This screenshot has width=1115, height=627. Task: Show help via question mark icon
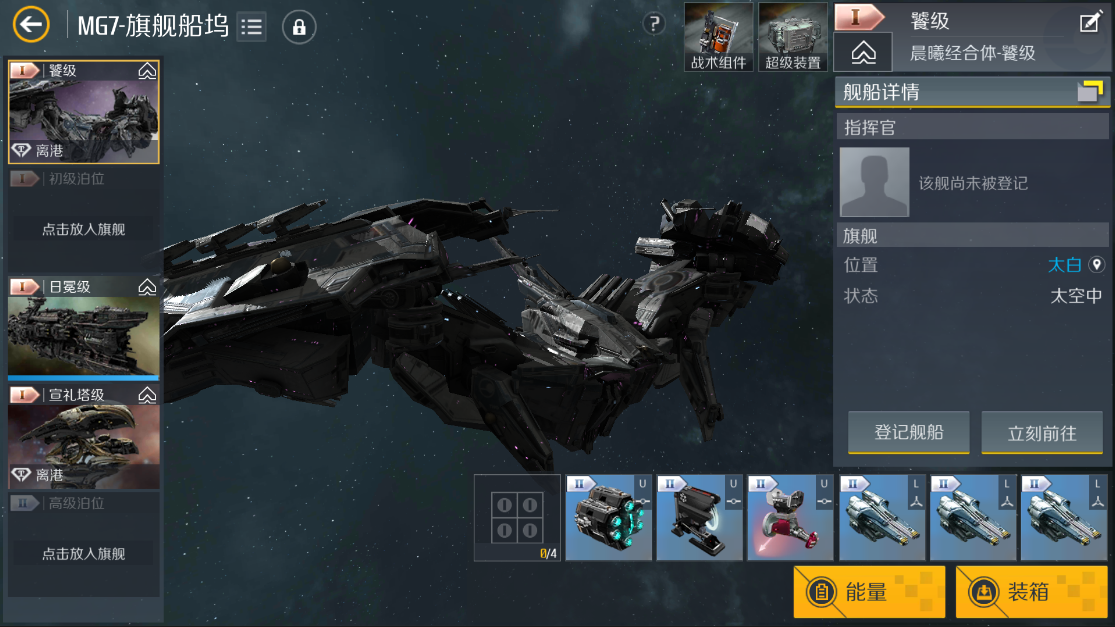pos(654,24)
